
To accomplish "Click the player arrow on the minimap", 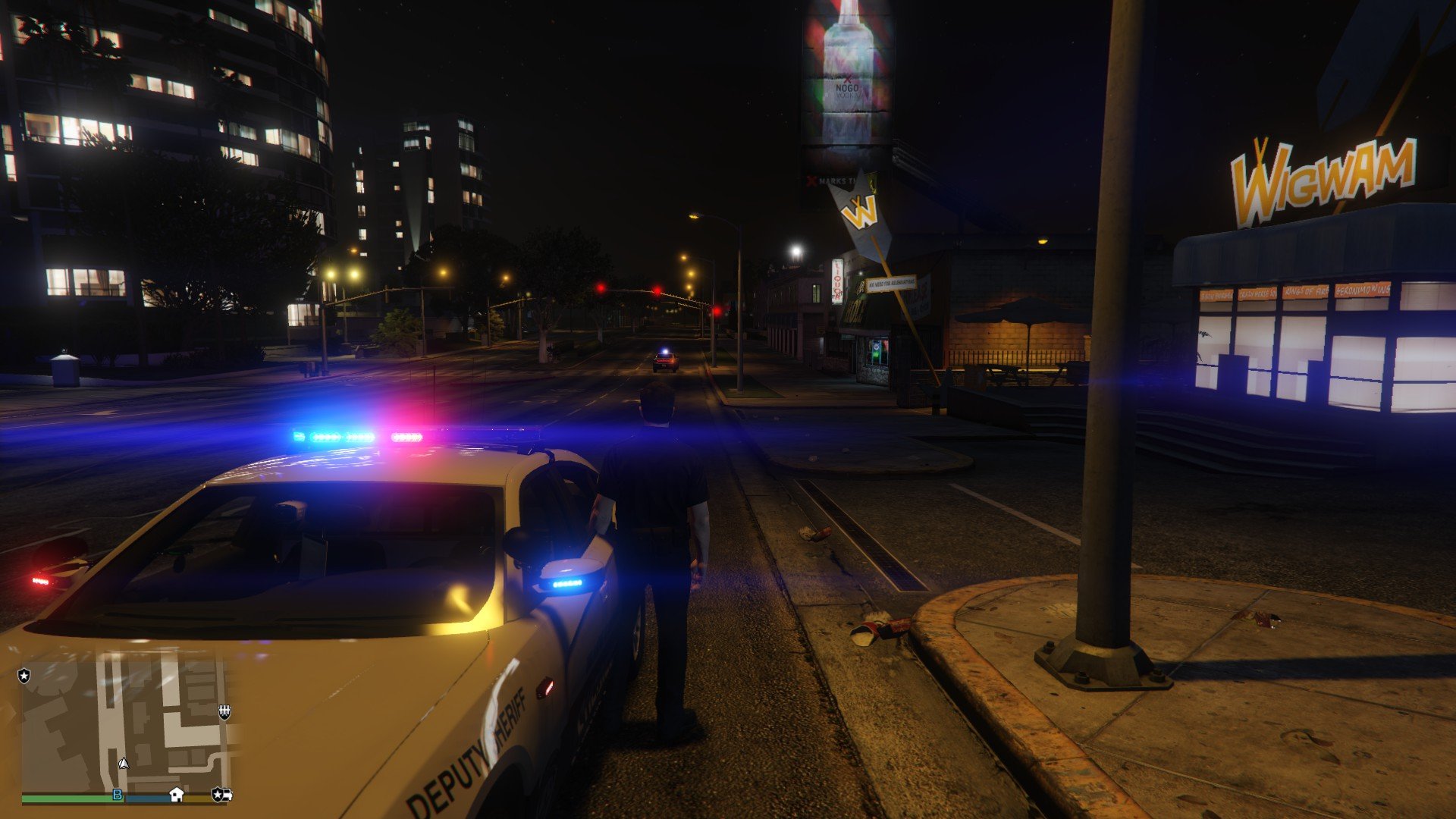I will tap(124, 763).
